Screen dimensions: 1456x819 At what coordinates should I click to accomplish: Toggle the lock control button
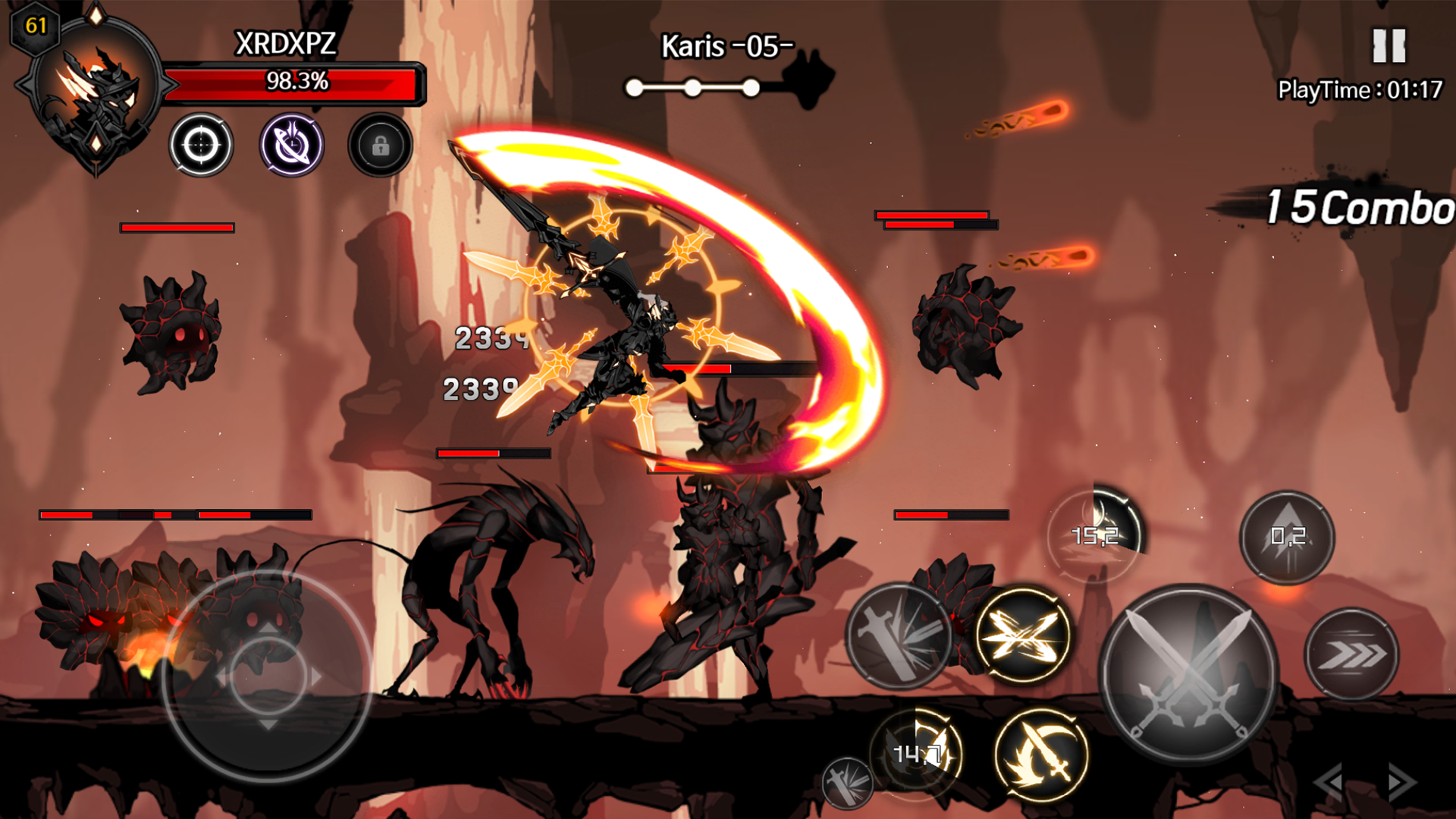point(380,149)
